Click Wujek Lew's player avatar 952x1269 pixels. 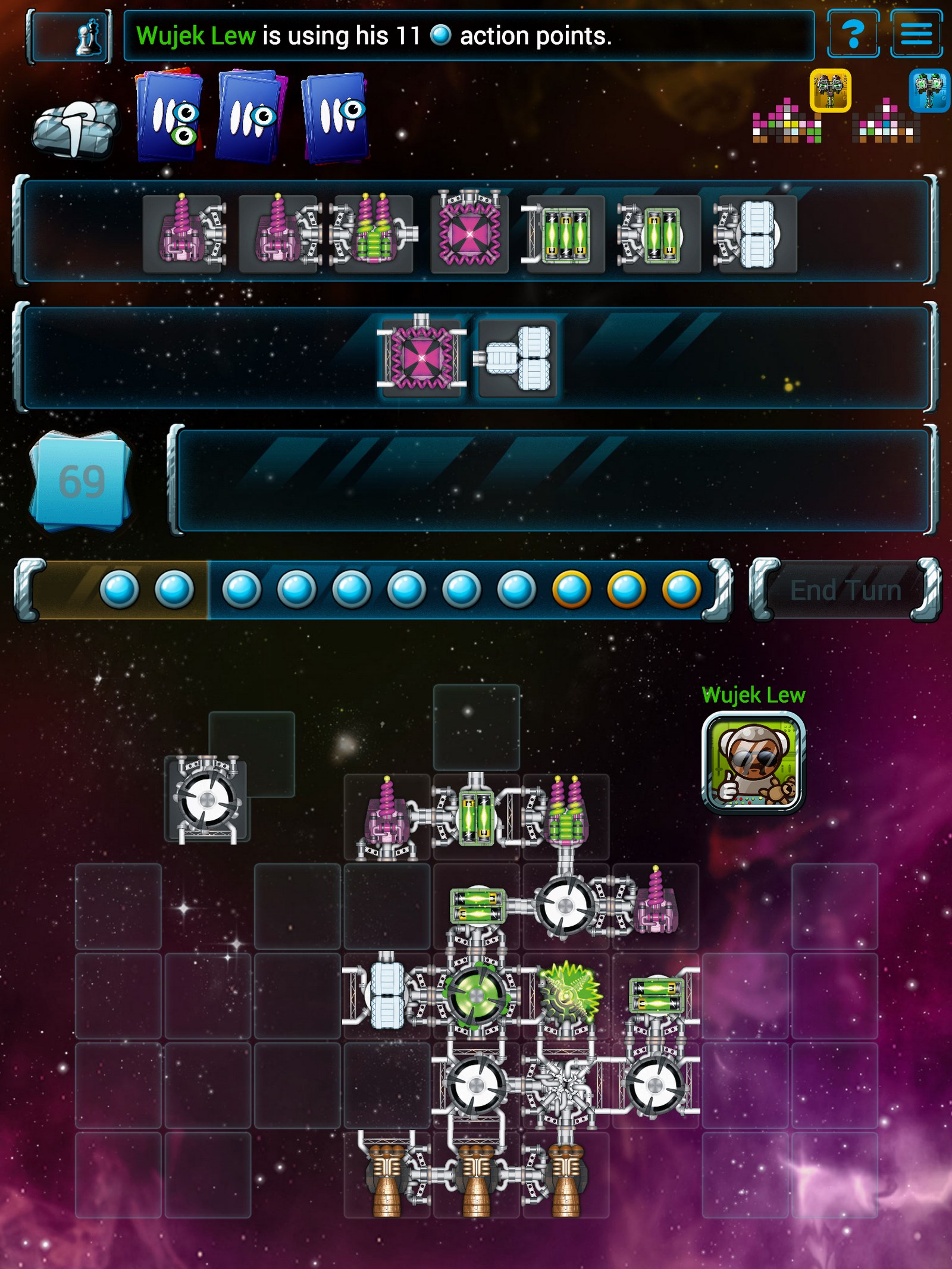tap(753, 762)
